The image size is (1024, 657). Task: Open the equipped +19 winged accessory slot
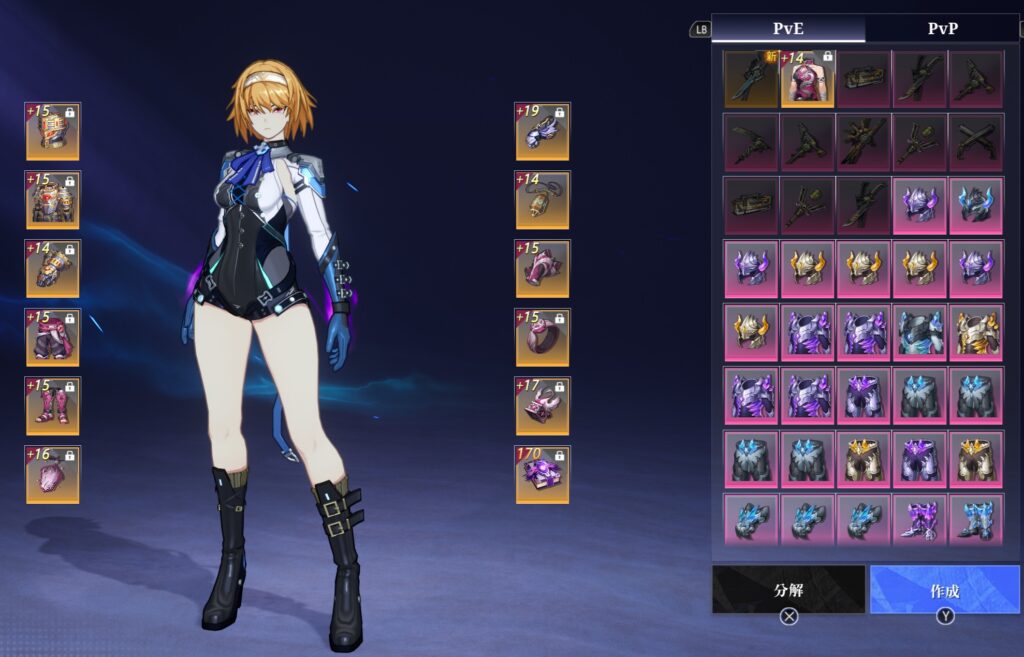pos(543,131)
